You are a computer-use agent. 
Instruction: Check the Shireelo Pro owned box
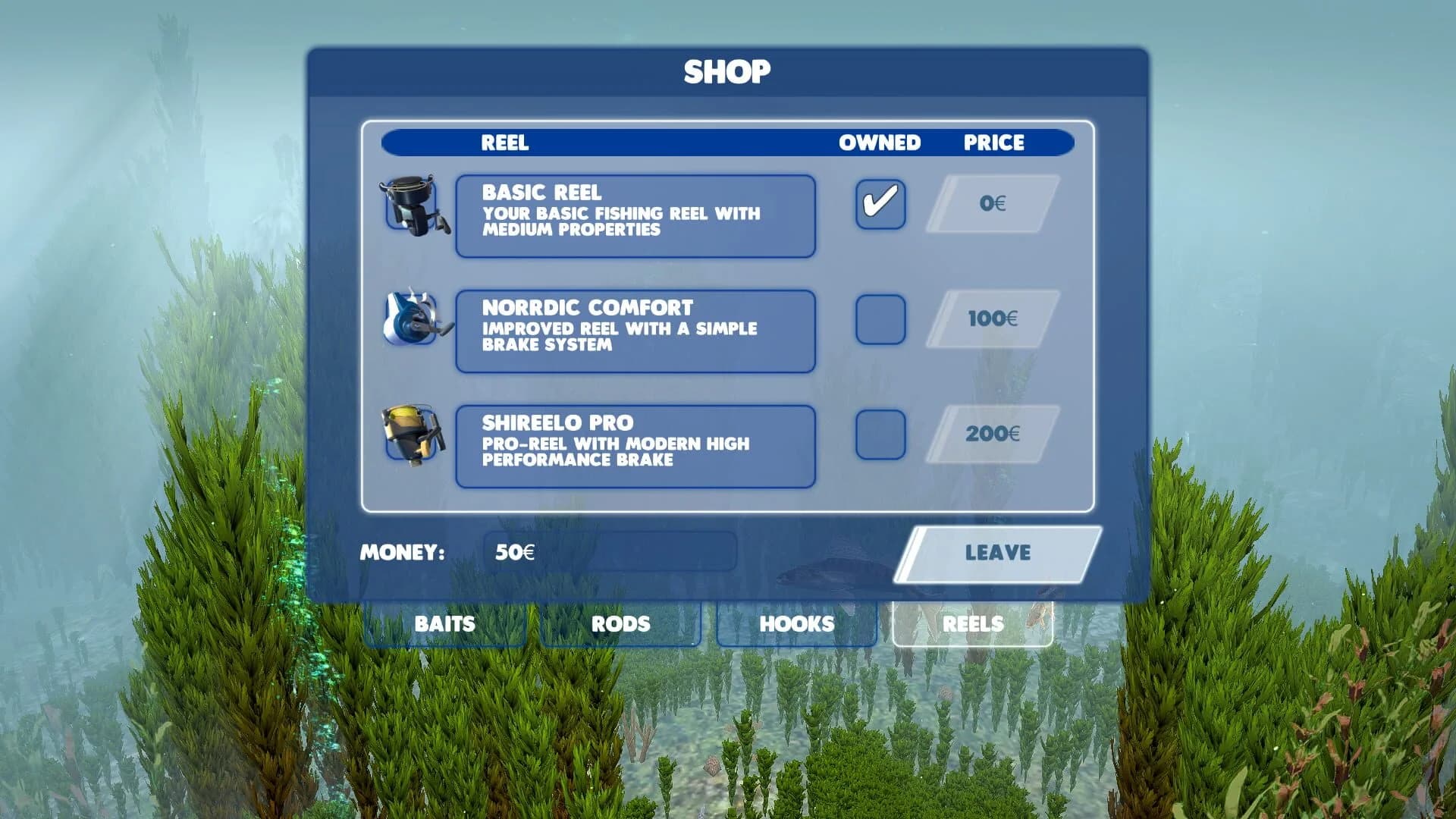tap(882, 432)
